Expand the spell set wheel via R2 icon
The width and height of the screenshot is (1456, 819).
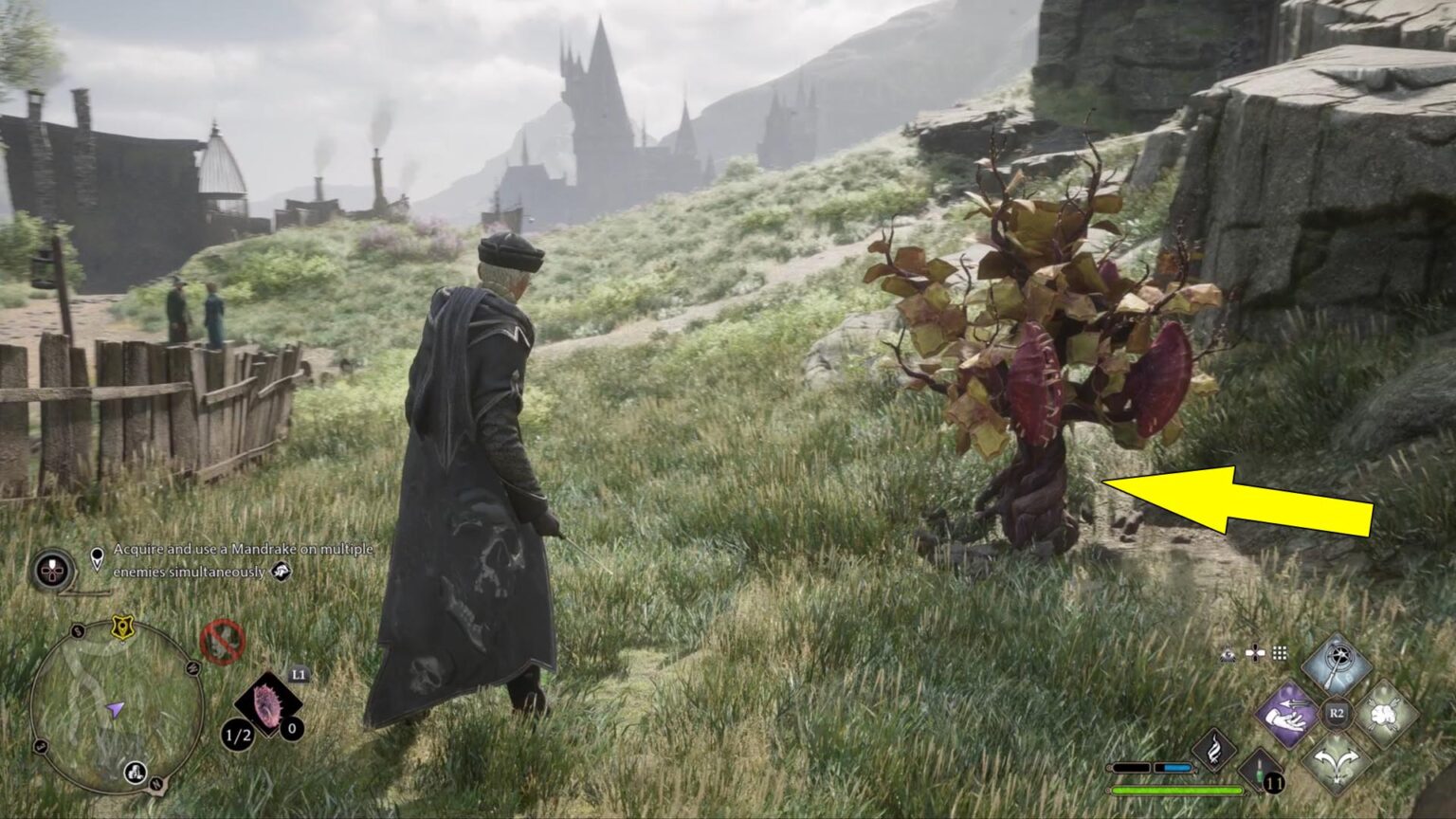[1336, 714]
